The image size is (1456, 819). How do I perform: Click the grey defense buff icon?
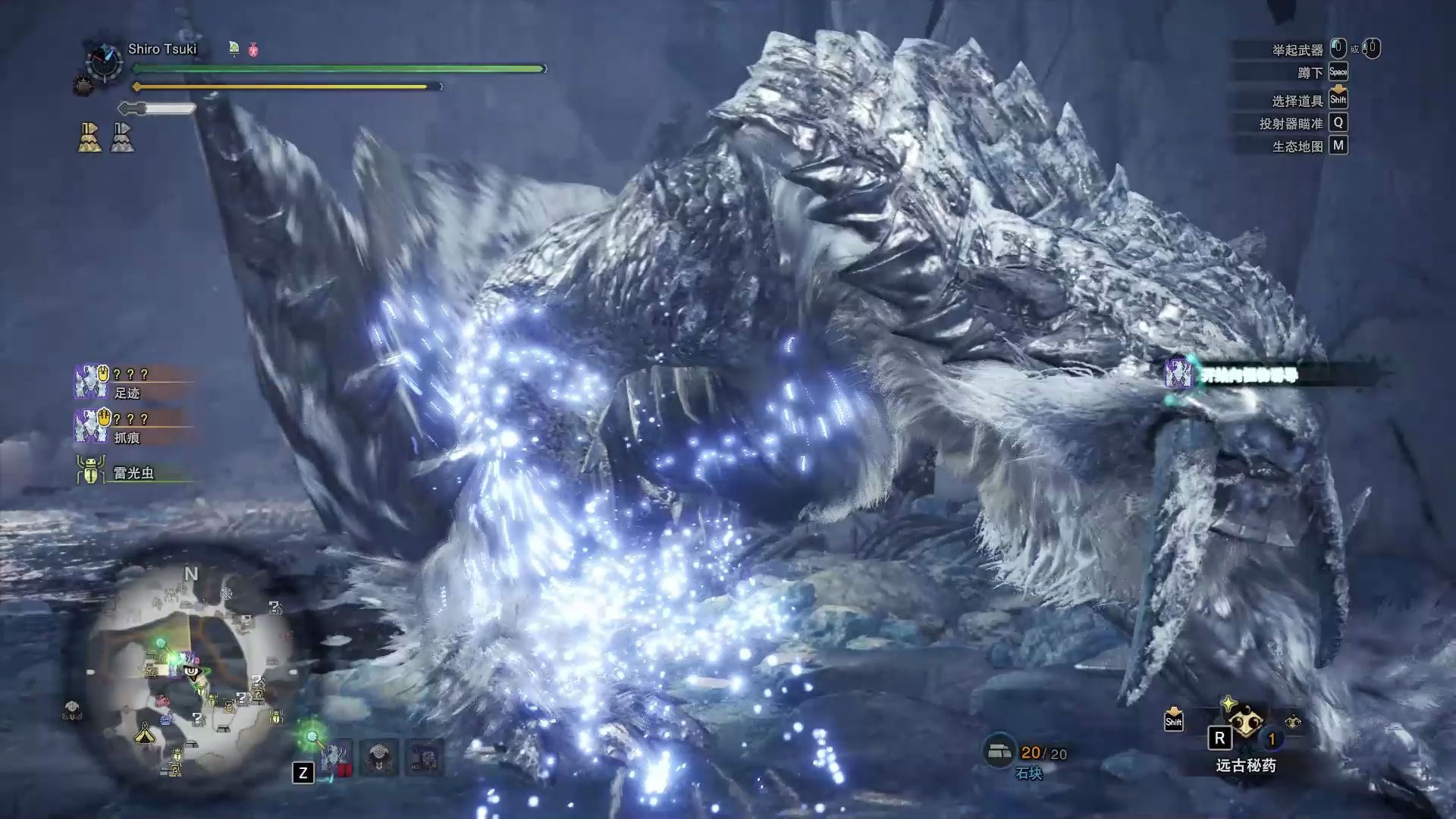pyautogui.click(x=122, y=138)
